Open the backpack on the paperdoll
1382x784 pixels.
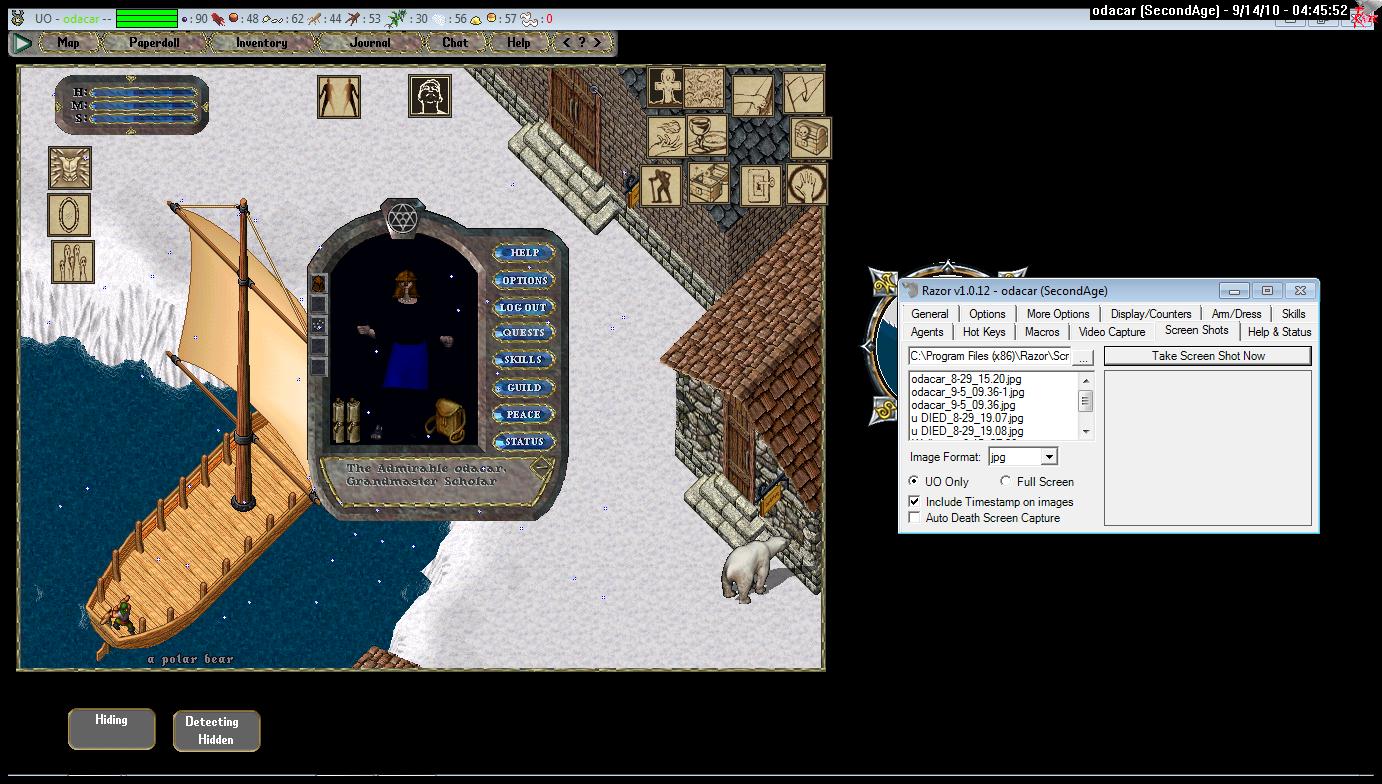[x=445, y=420]
